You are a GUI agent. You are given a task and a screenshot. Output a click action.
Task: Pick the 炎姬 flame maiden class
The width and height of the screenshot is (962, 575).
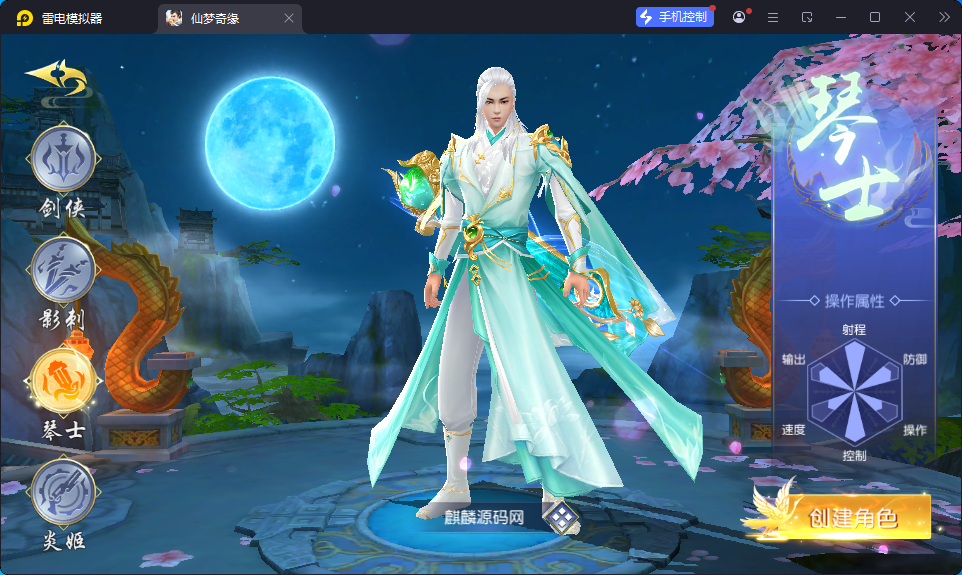coord(63,491)
